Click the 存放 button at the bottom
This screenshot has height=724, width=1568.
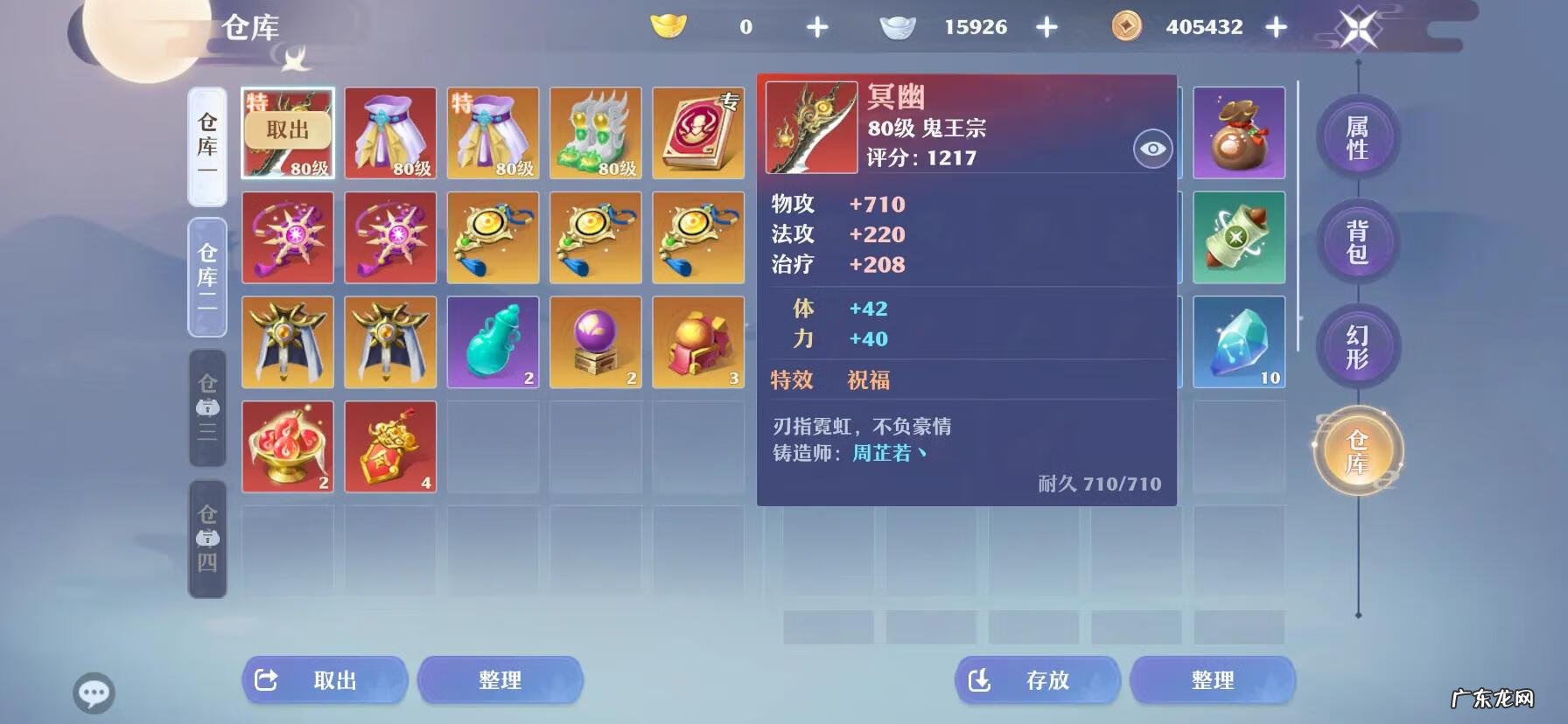1037,680
